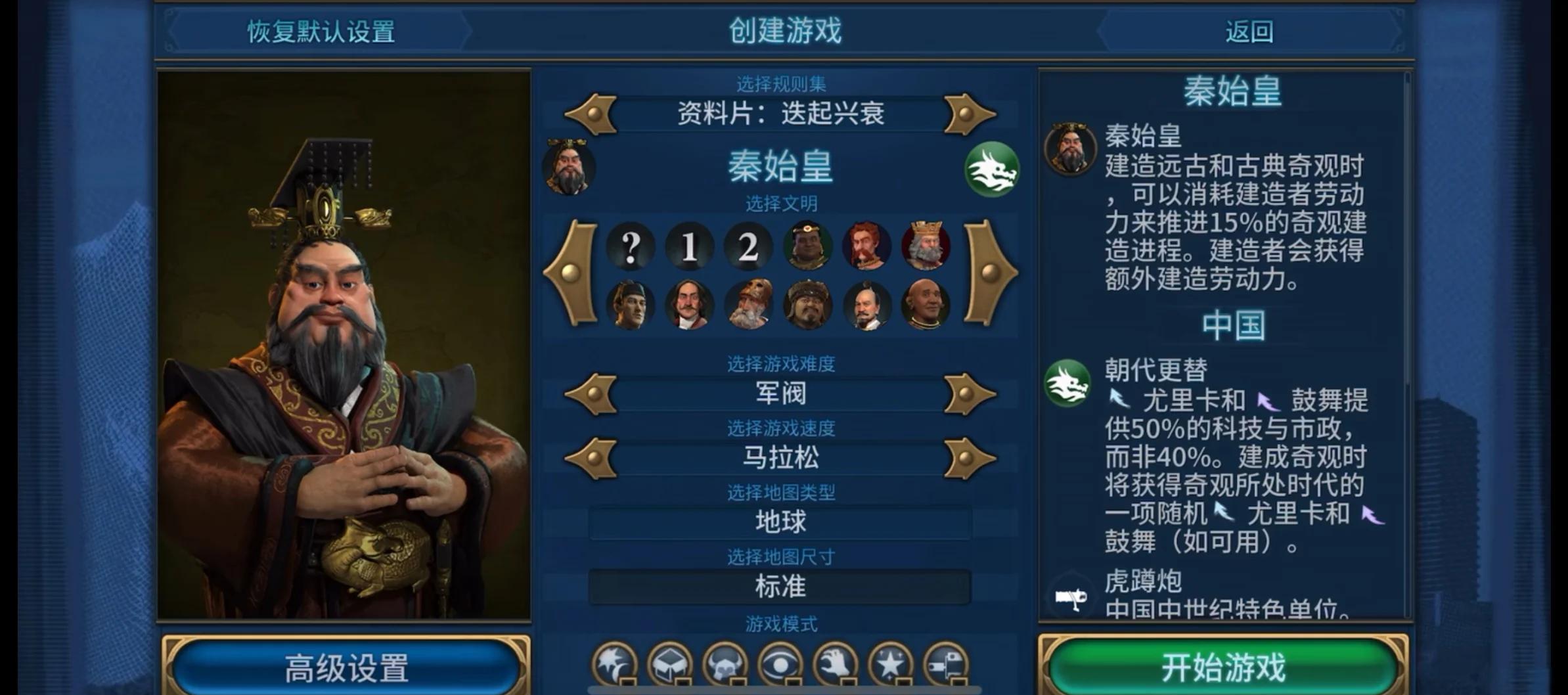
Task: Show the next page of civilization leaders
Action: 990,273
